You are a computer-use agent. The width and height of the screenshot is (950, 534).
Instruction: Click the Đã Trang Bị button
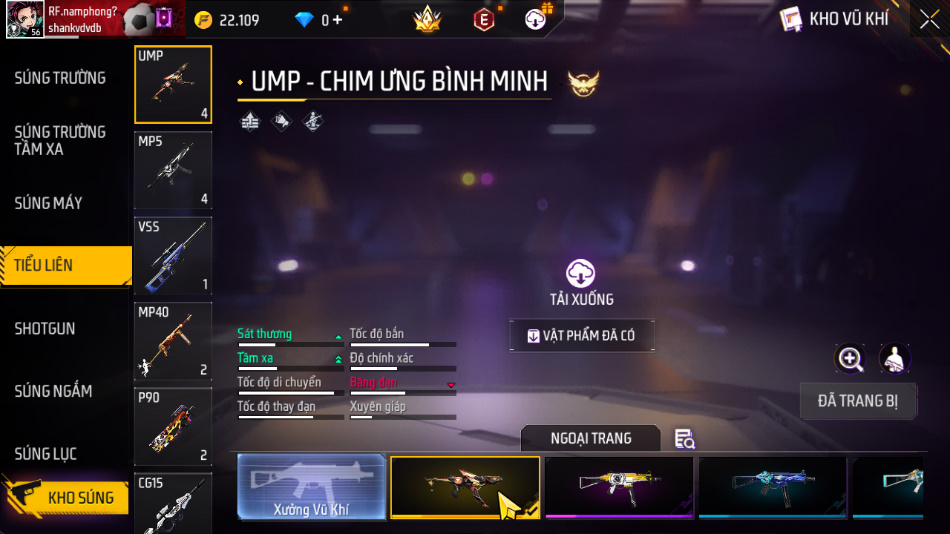pos(858,401)
